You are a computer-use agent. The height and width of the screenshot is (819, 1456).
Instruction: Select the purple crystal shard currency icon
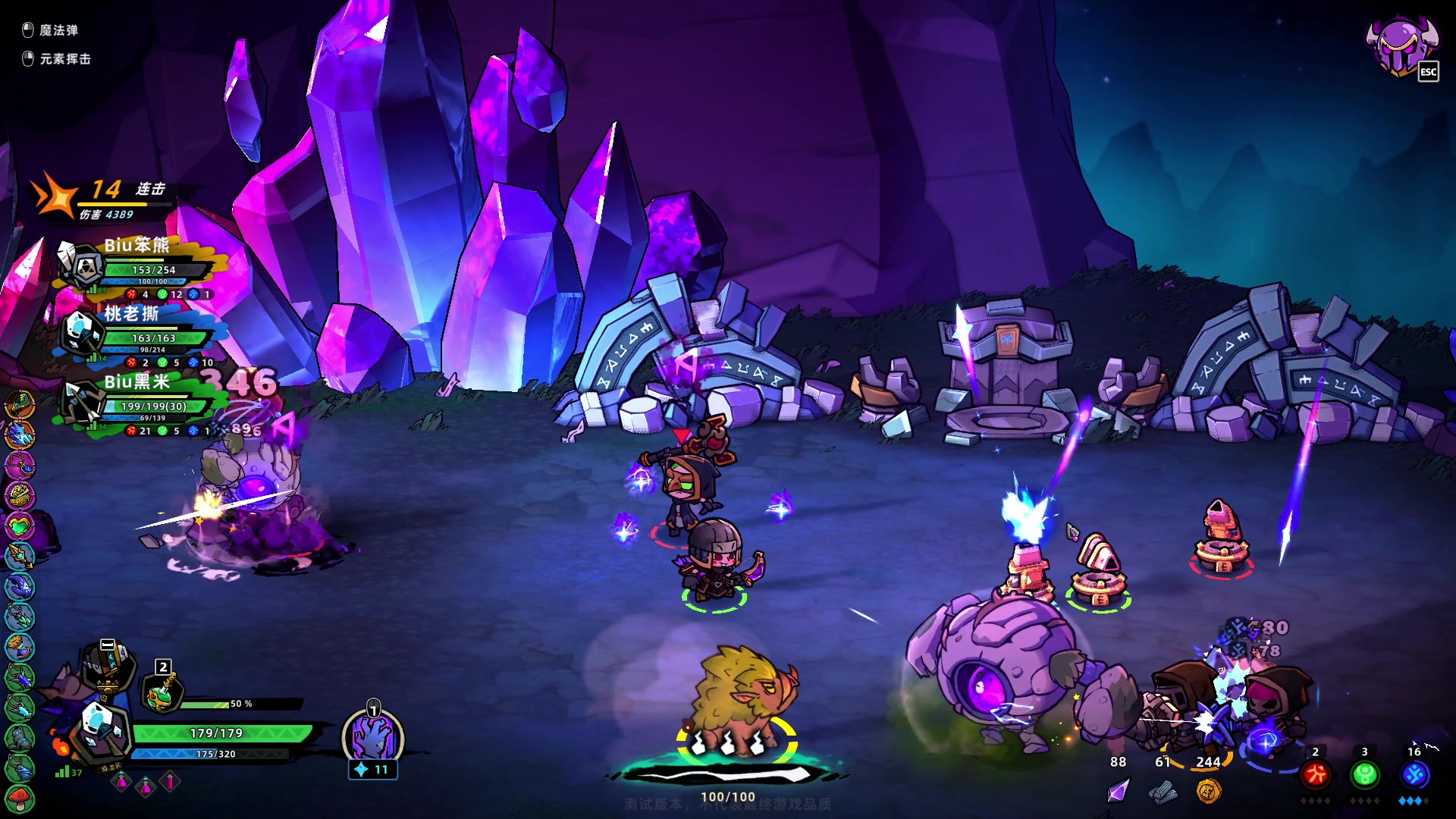[1118, 792]
